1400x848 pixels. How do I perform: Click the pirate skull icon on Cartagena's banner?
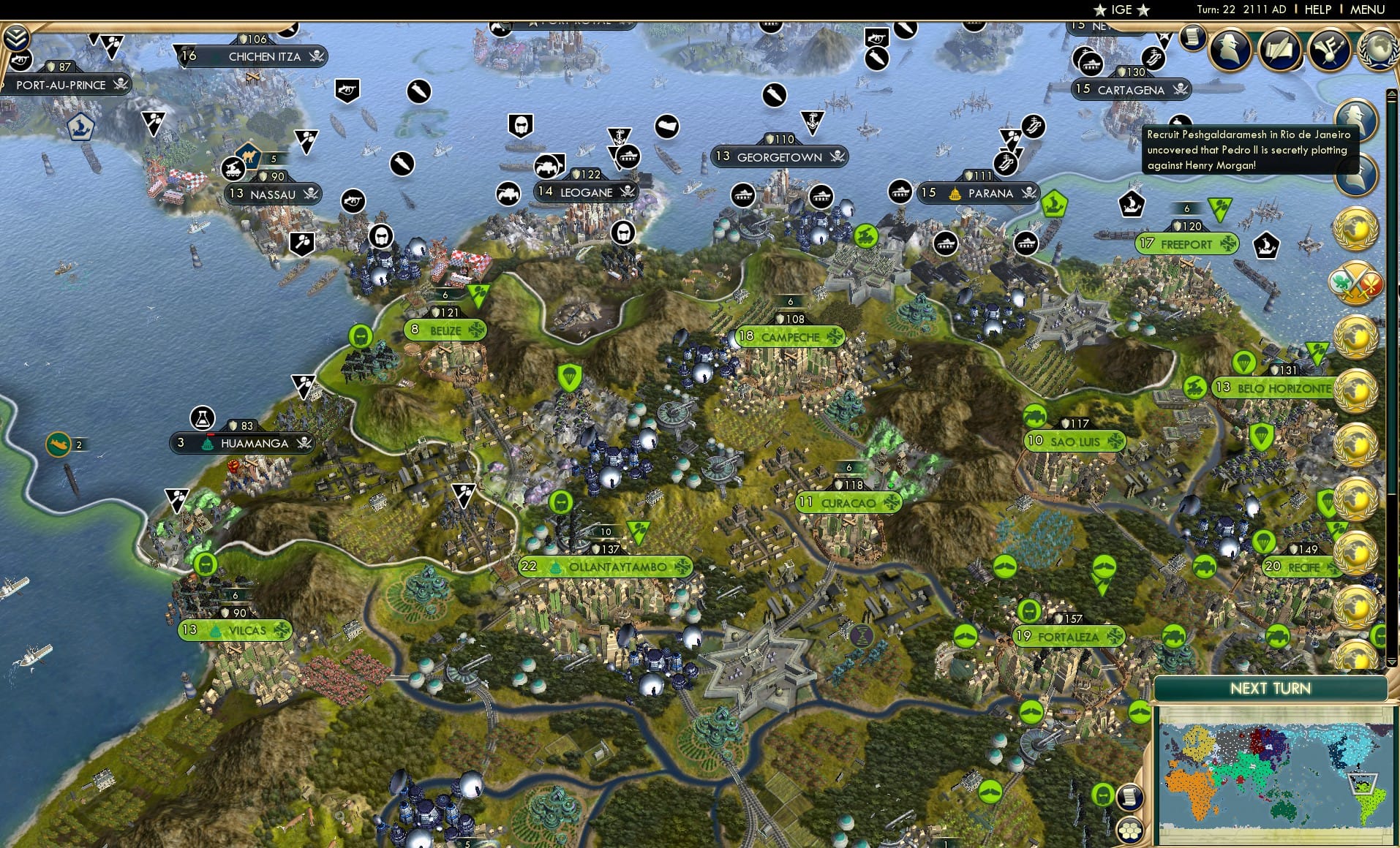1181,91
